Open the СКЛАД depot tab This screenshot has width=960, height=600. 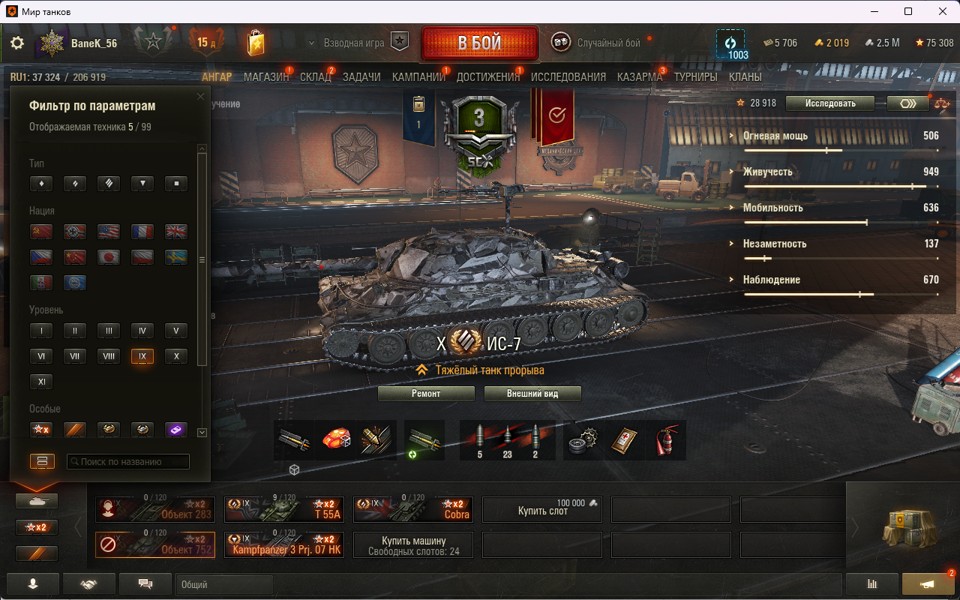tap(315, 77)
